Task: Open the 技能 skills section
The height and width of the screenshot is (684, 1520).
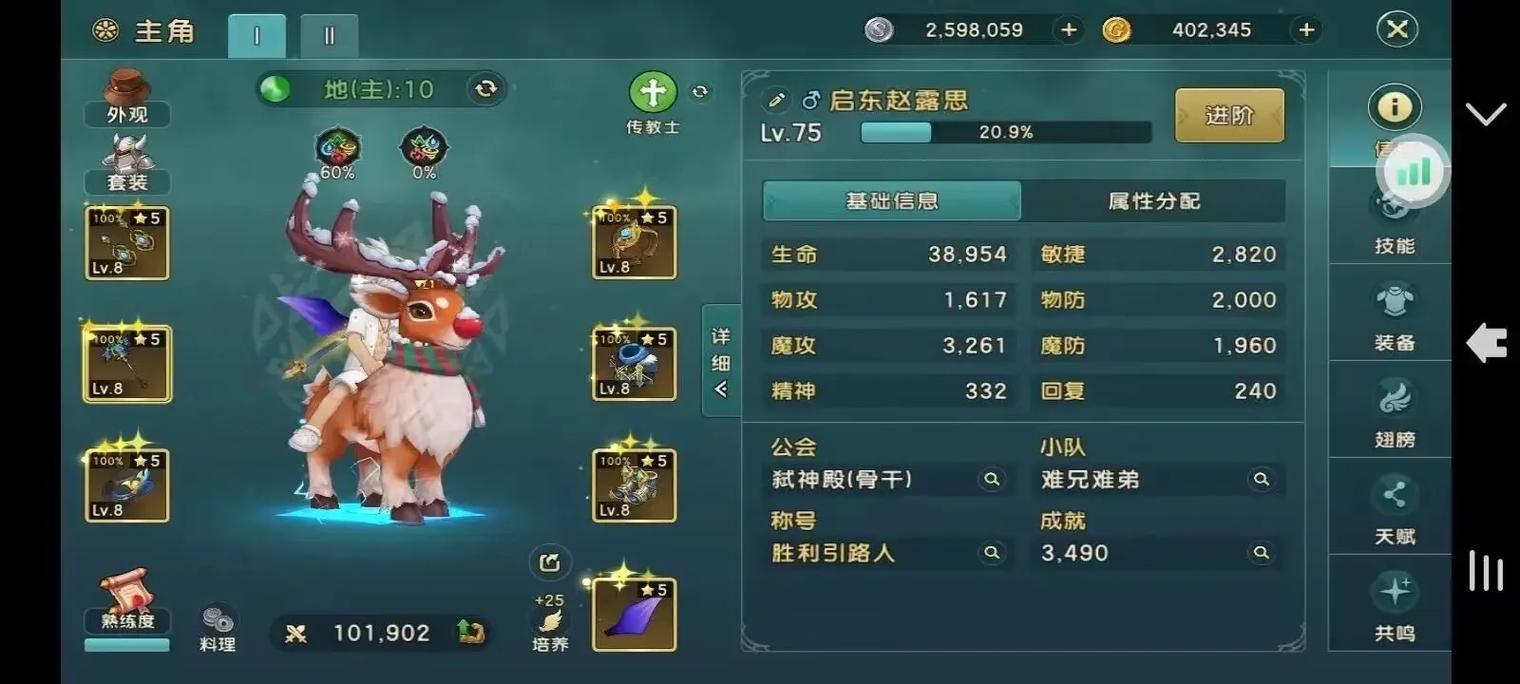Action: click(x=1394, y=225)
